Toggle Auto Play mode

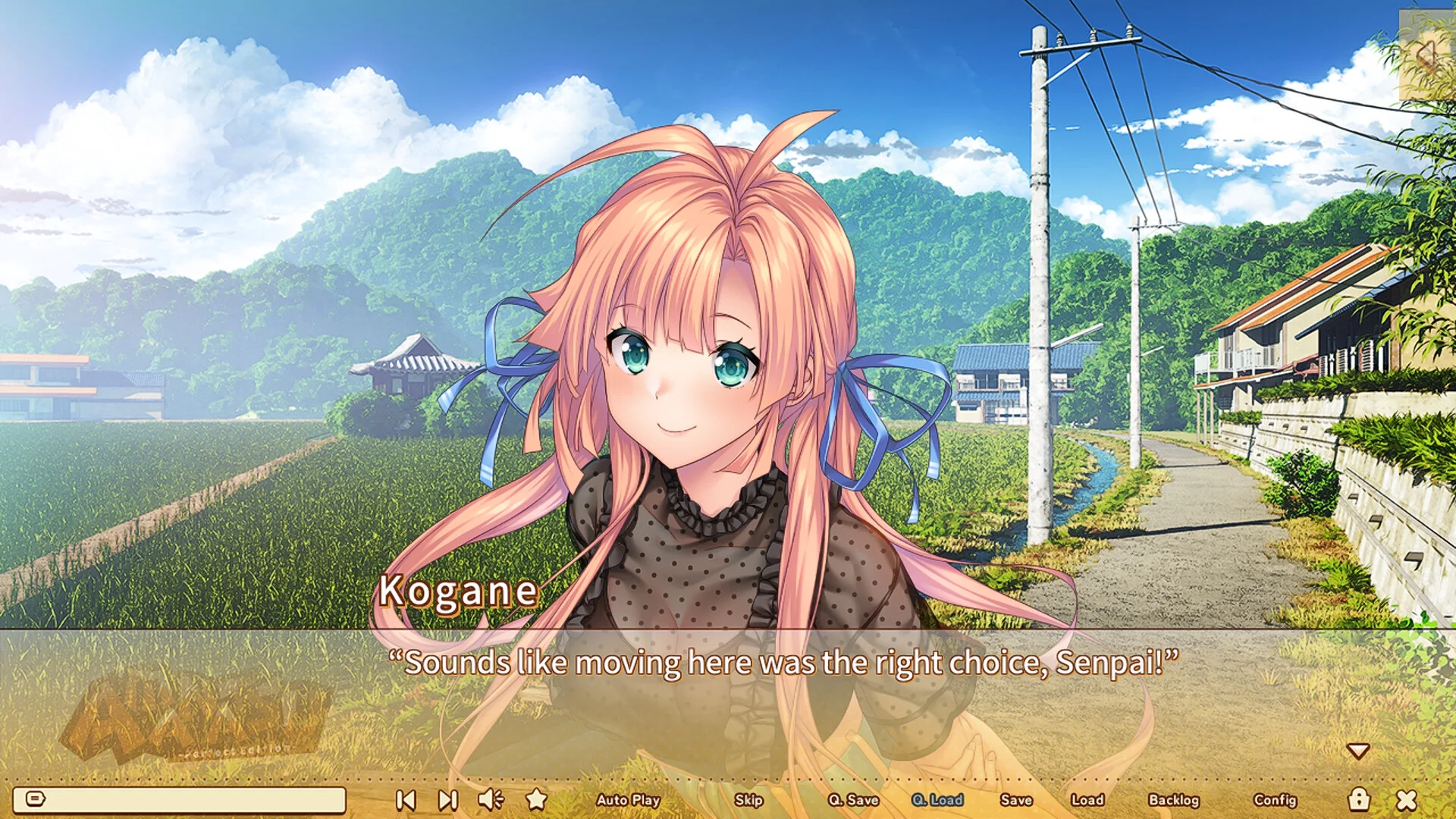tap(628, 800)
